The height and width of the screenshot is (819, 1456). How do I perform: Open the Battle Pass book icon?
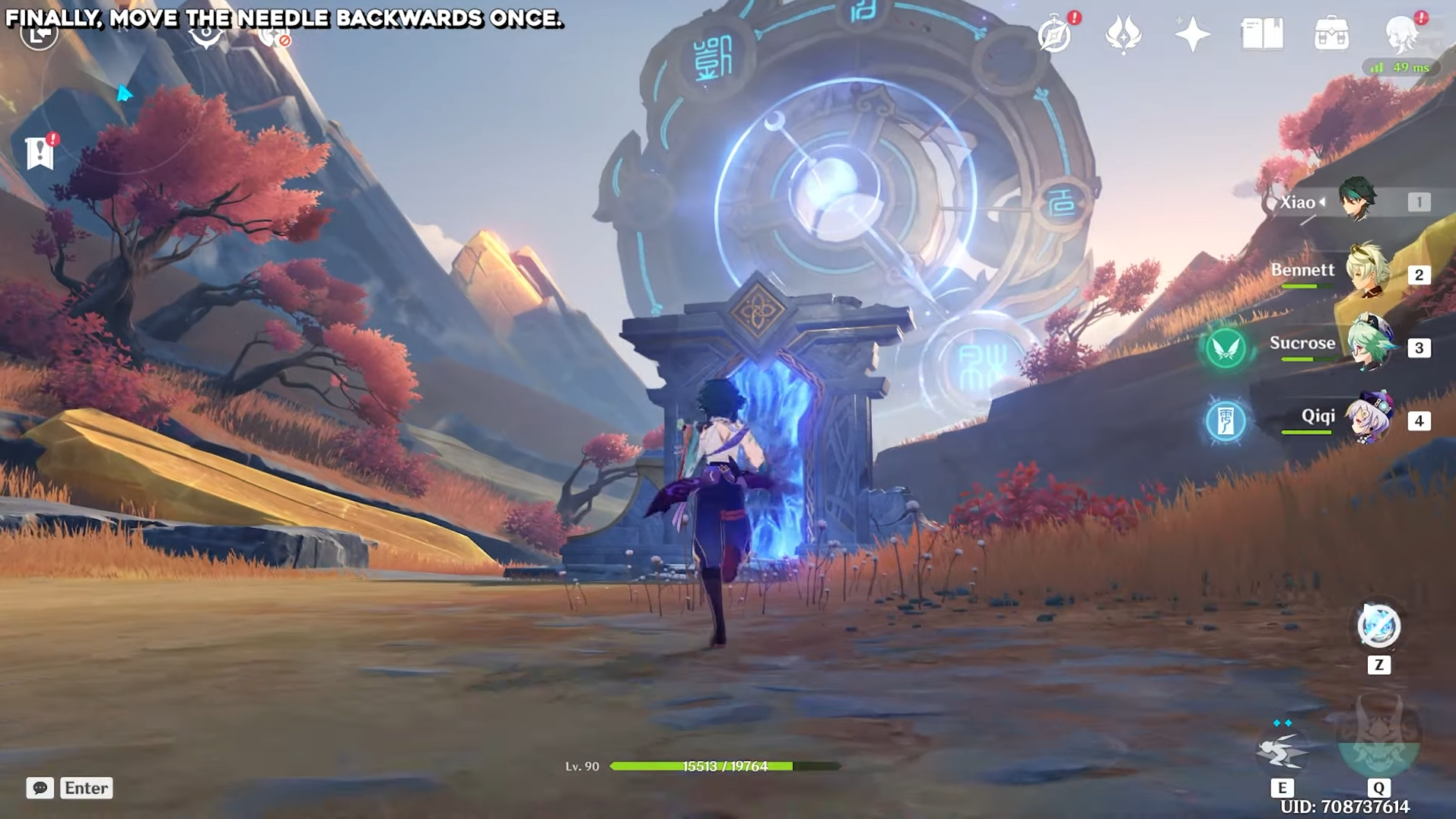[x=1262, y=34]
